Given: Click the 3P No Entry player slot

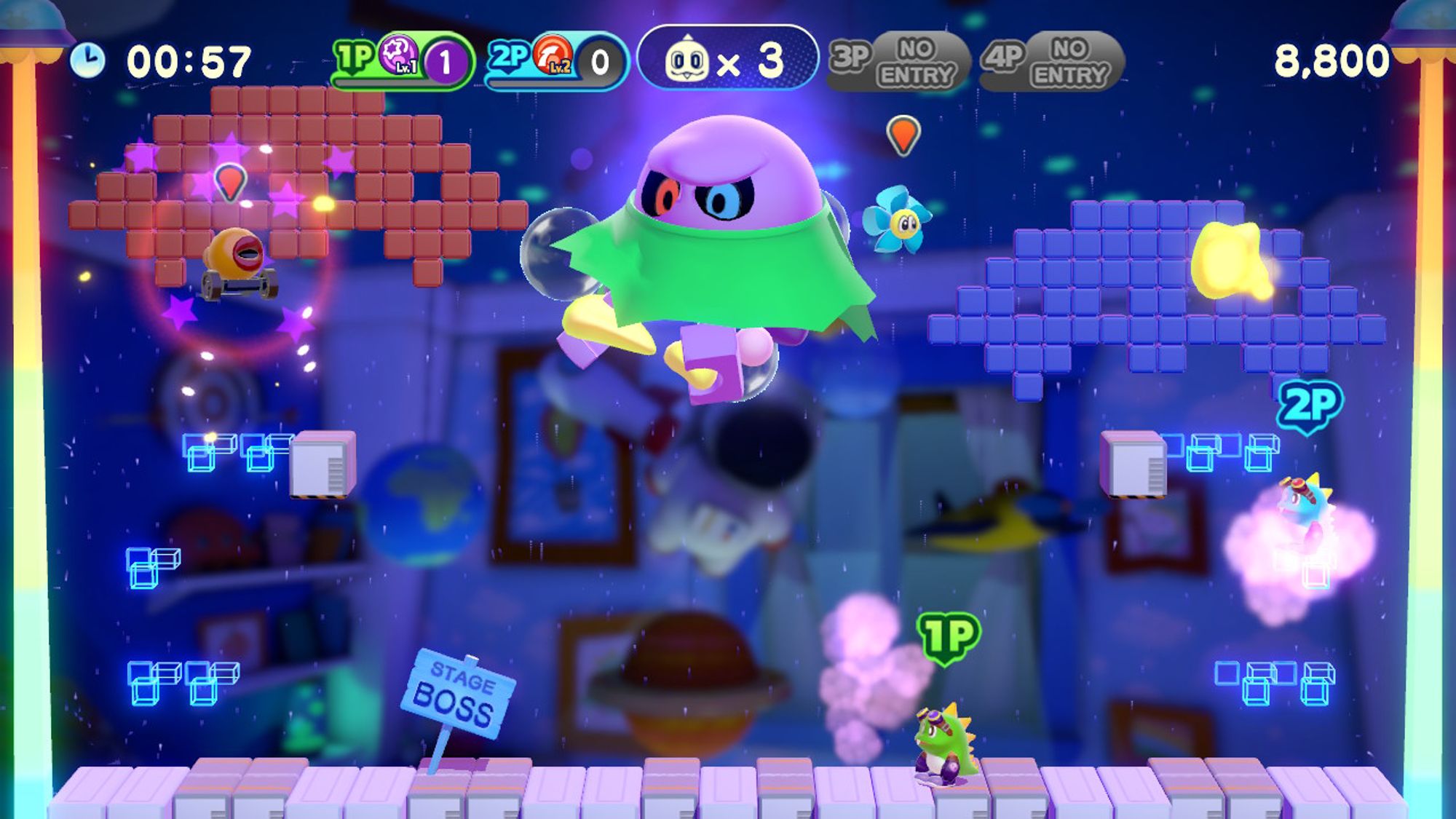Looking at the screenshot, I should 899,61.
